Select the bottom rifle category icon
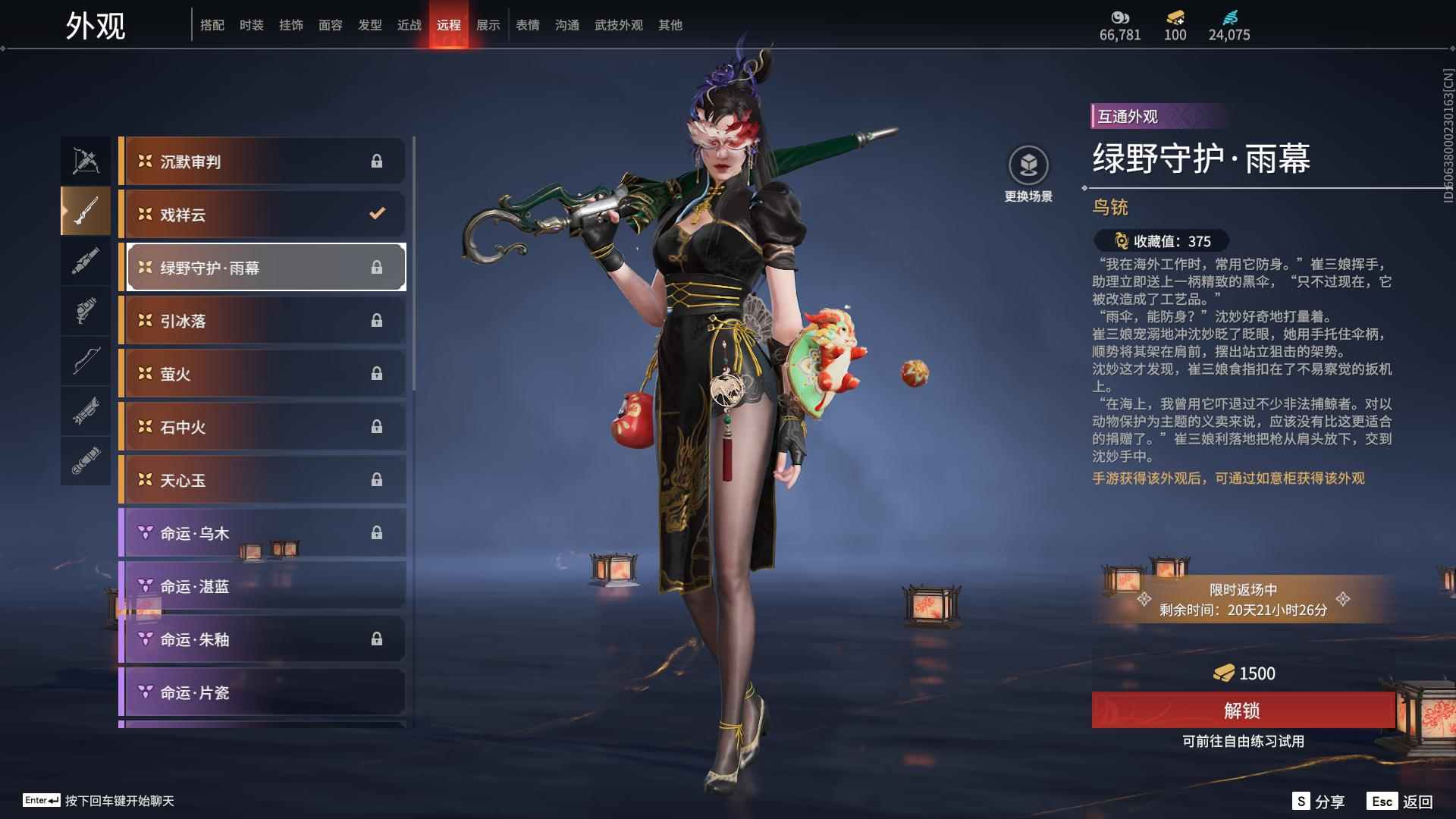This screenshot has height=819, width=1456. pos(86,462)
